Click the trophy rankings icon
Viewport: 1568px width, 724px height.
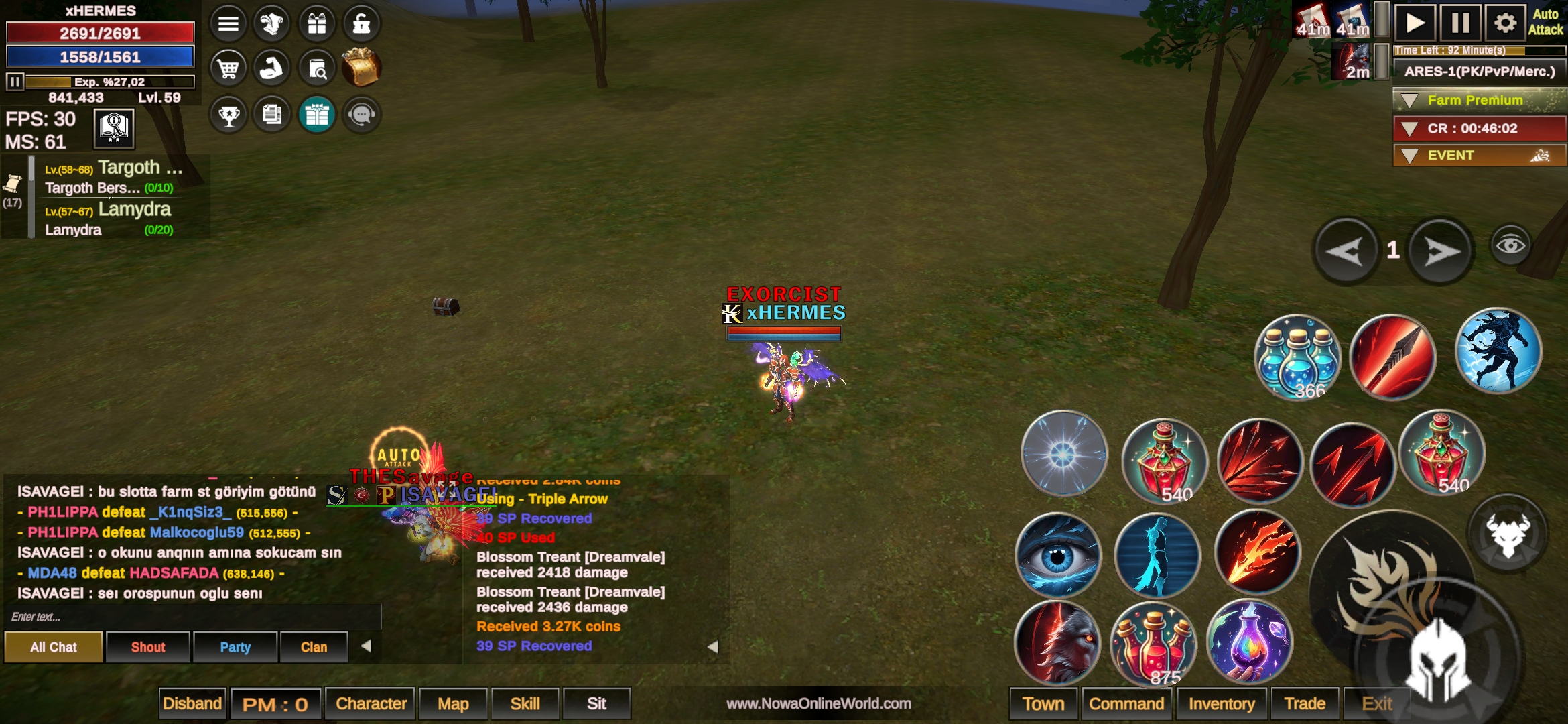pyautogui.click(x=228, y=115)
